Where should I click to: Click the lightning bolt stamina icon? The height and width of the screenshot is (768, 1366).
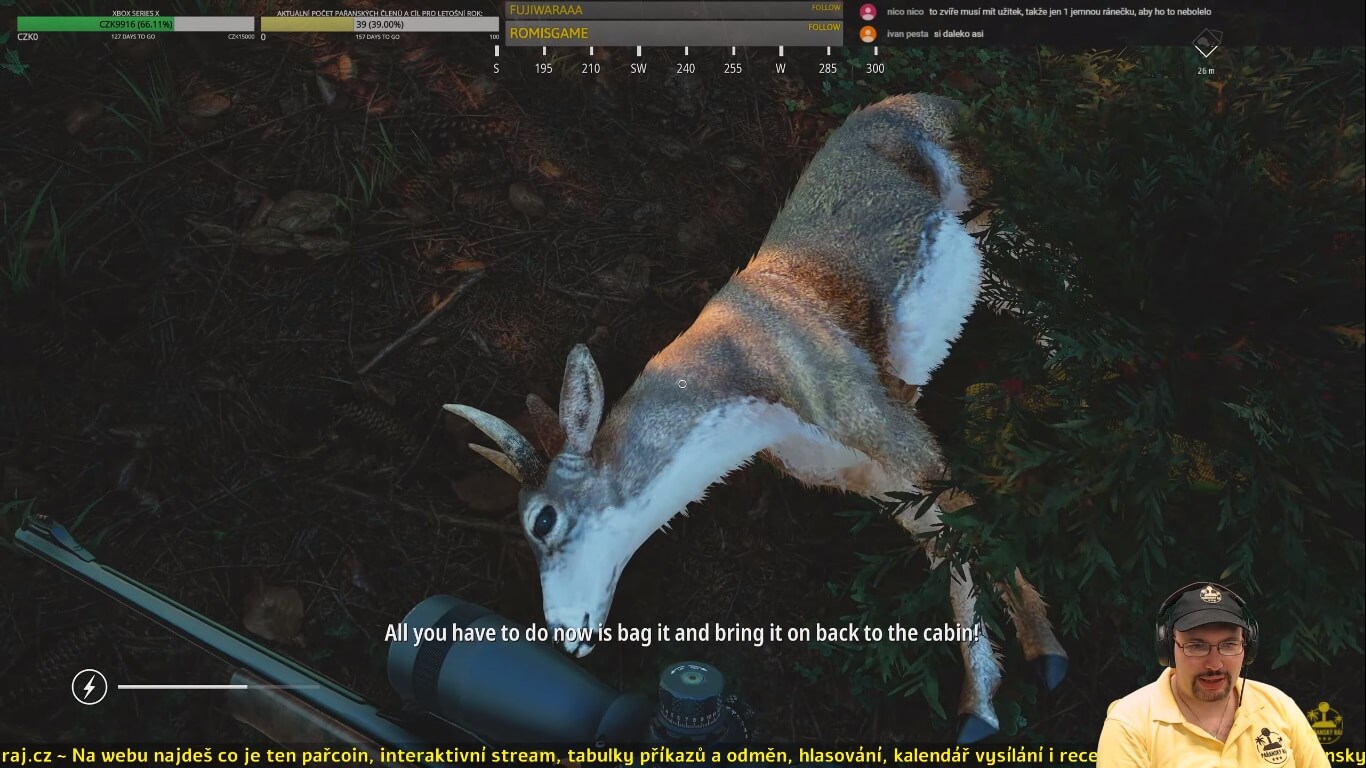(89, 687)
